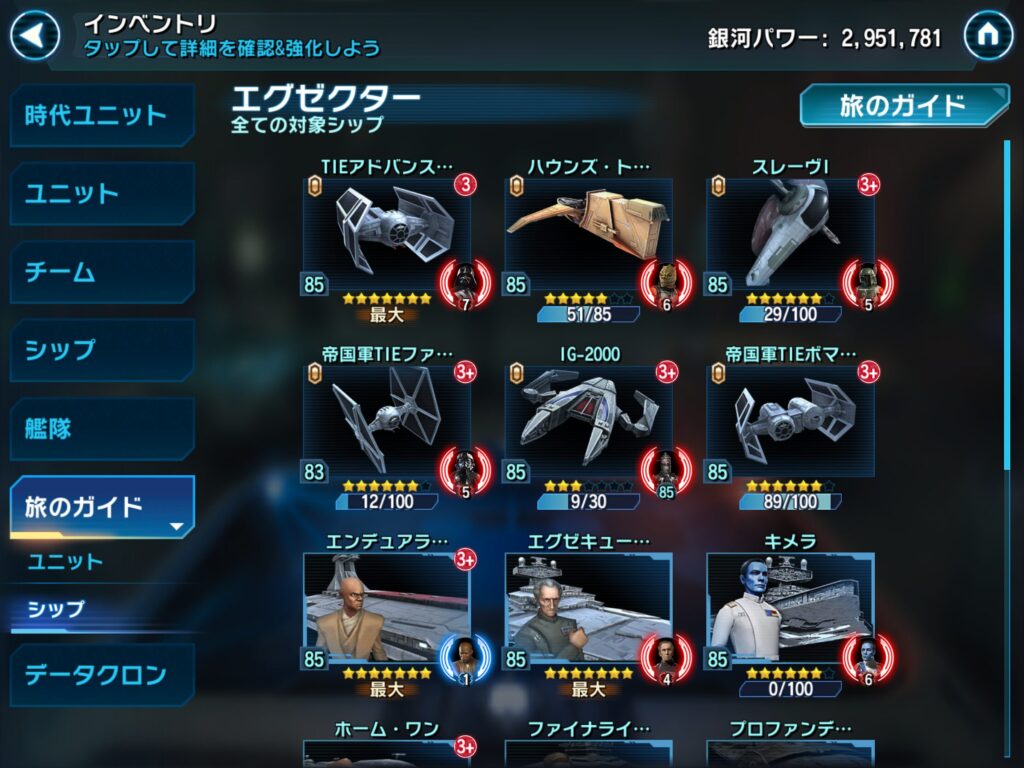The image size is (1024, 768).
Task: Open the 旅のガイド button beside the title
Action: click(x=903, y=105)
